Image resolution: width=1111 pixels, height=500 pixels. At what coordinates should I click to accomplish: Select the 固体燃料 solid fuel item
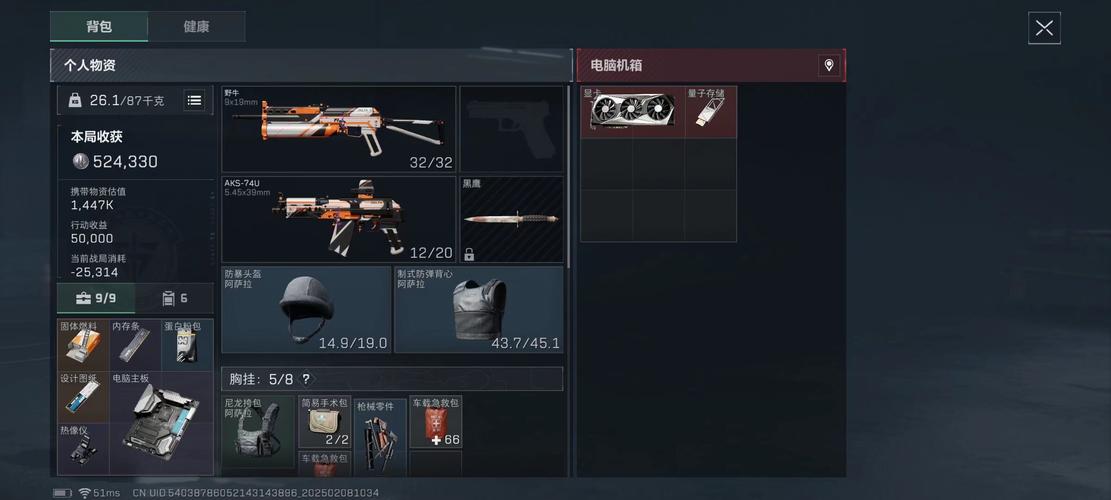pyautogui.click(x=83, y=344)
